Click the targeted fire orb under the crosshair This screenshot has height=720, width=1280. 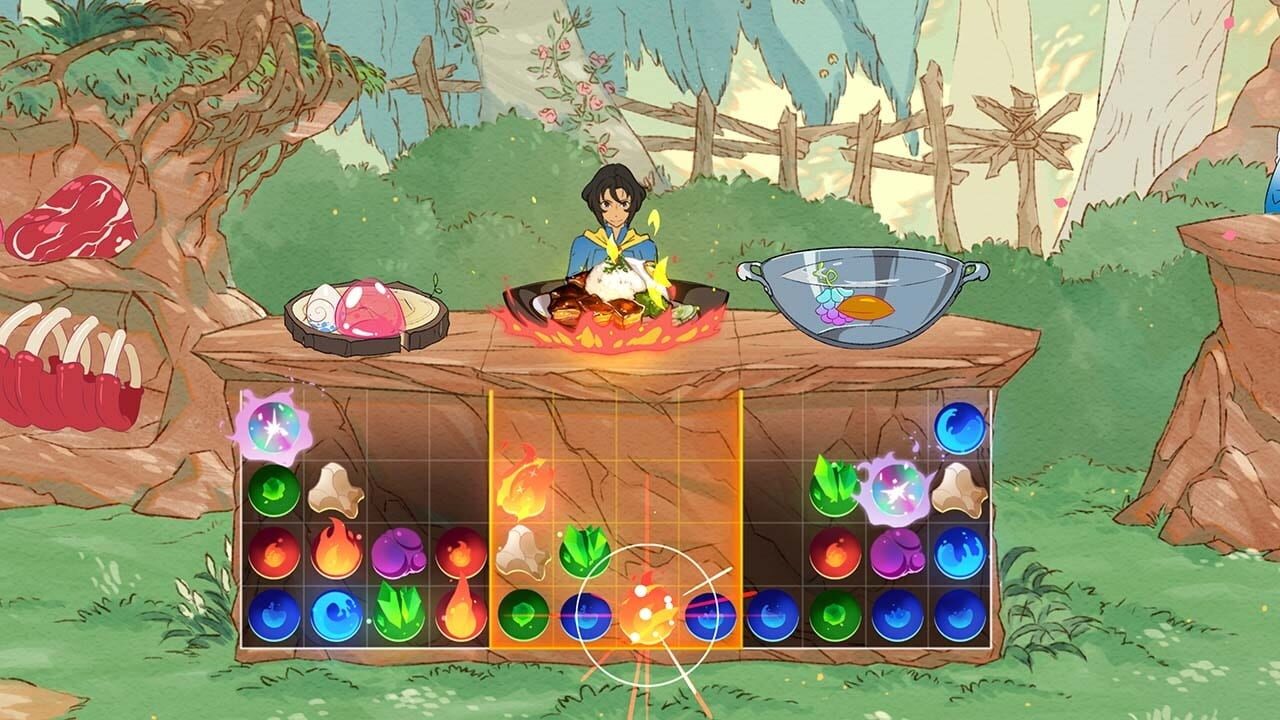click(648, 617)
